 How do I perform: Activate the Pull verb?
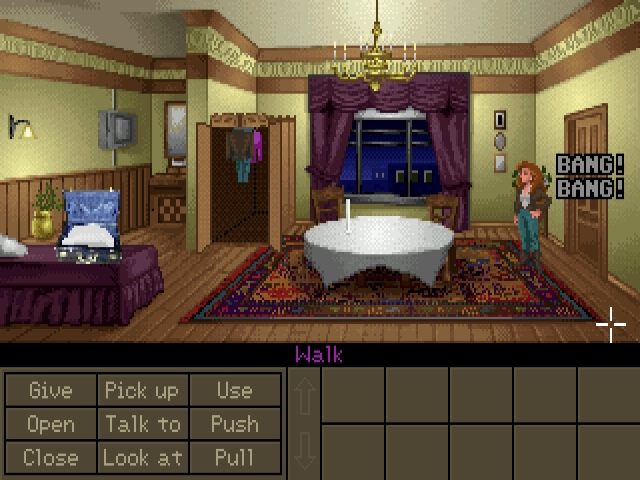234,458
